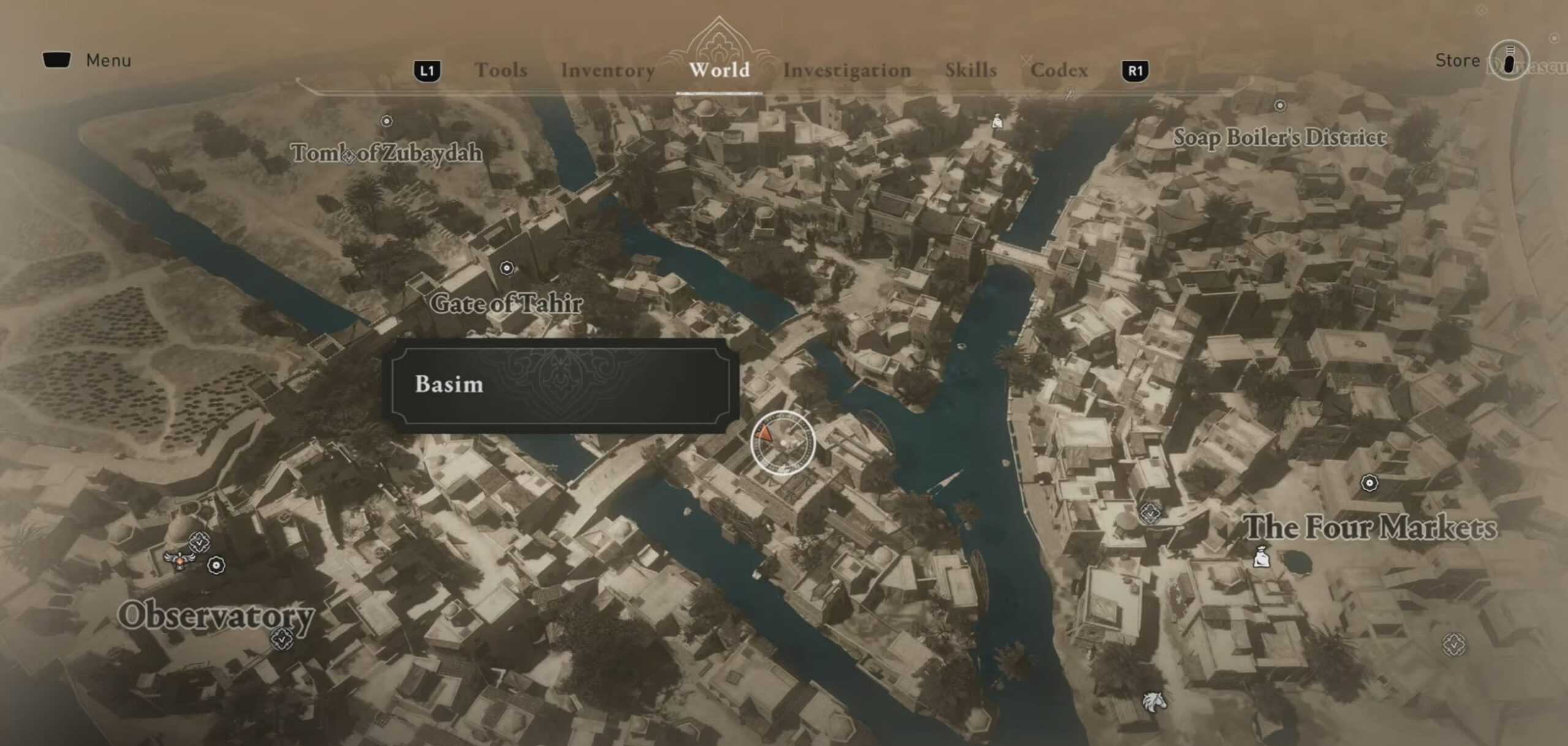Switch to the Inventory tab
The image size is (1568, 746).
[x=608, y=70]
